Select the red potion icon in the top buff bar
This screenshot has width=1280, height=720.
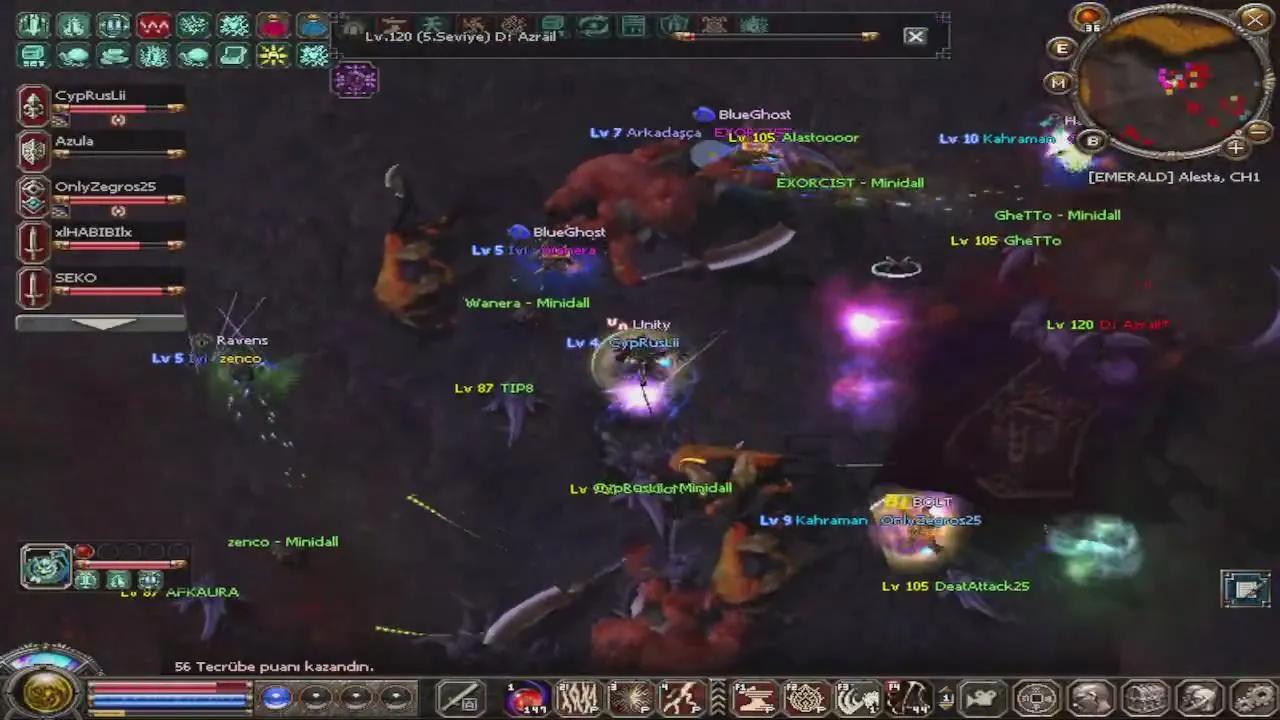click(x=274, y=25)
